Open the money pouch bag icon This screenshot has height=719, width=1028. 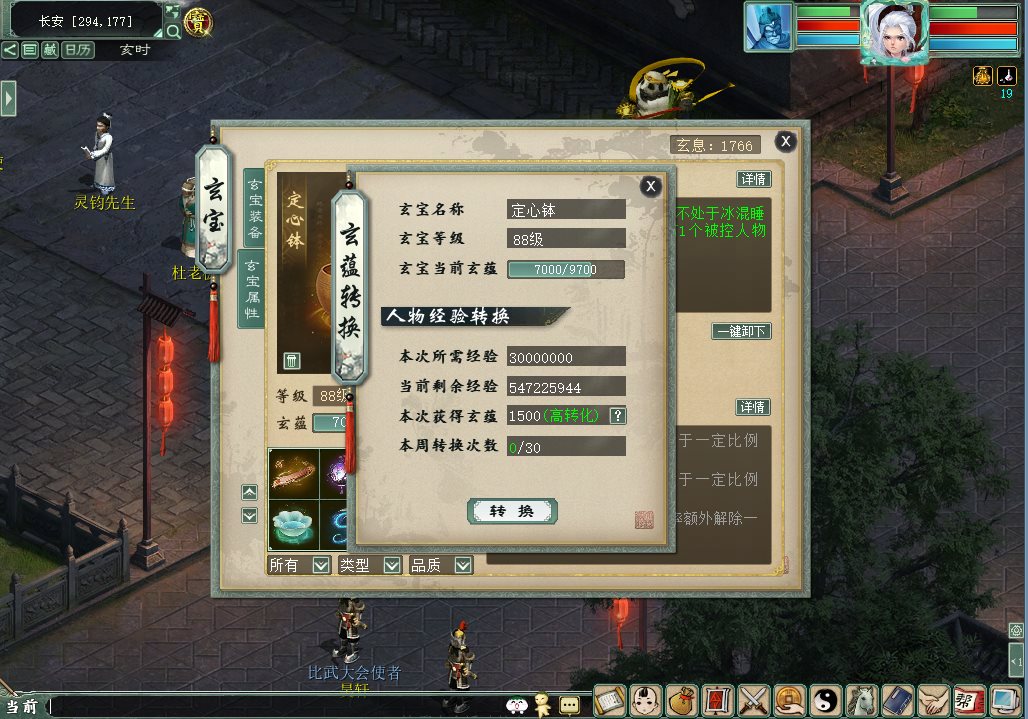(683, 698)
